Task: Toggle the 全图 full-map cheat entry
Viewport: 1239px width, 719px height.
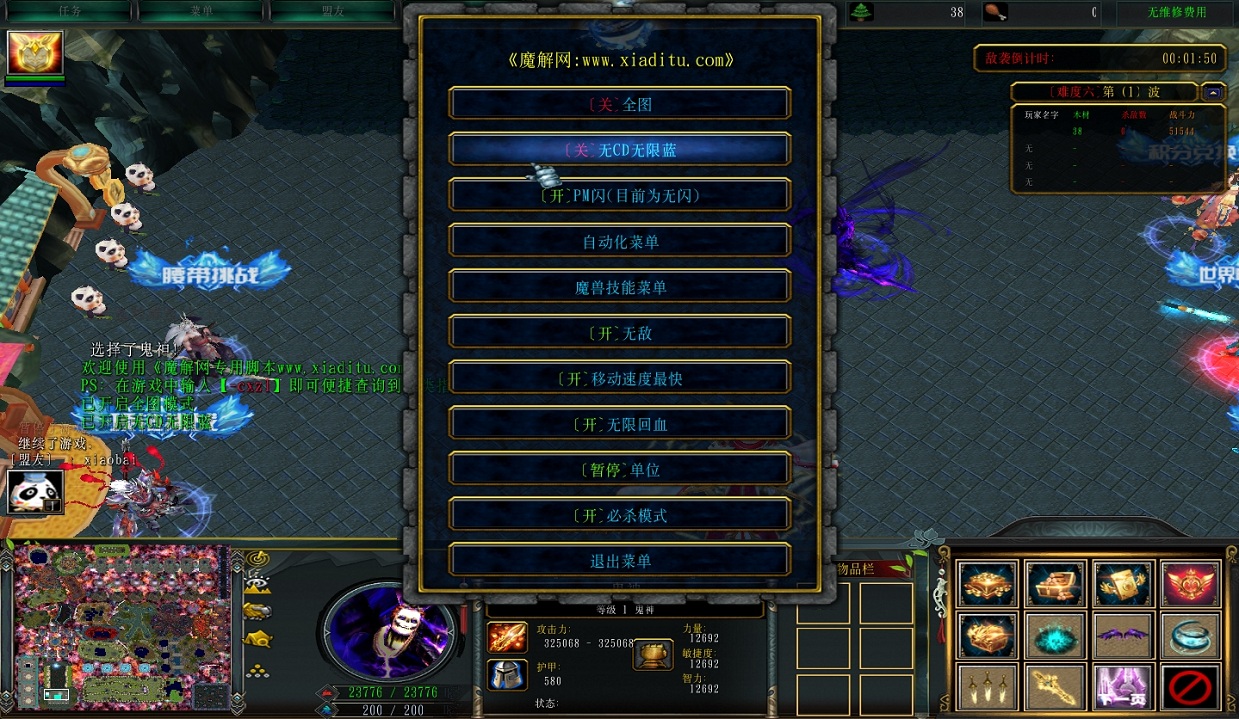Action: (620, 104)
